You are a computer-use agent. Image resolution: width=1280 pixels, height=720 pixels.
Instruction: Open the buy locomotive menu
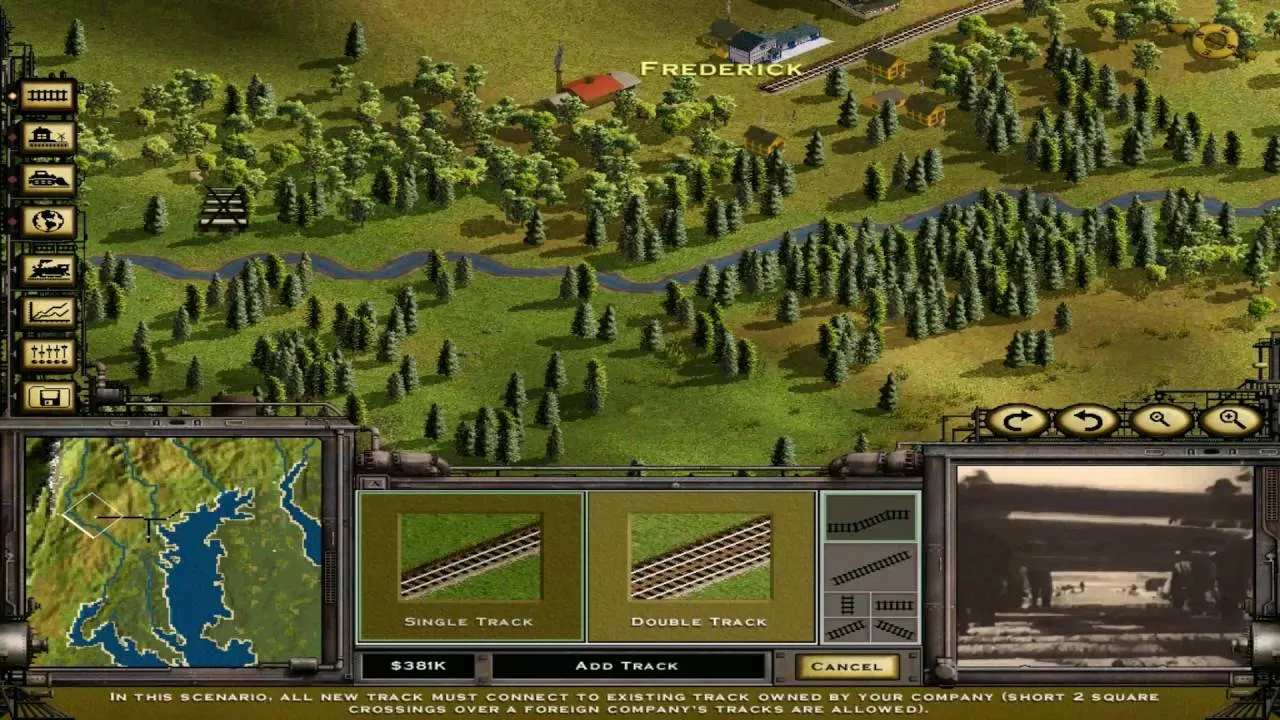point(47,269)
